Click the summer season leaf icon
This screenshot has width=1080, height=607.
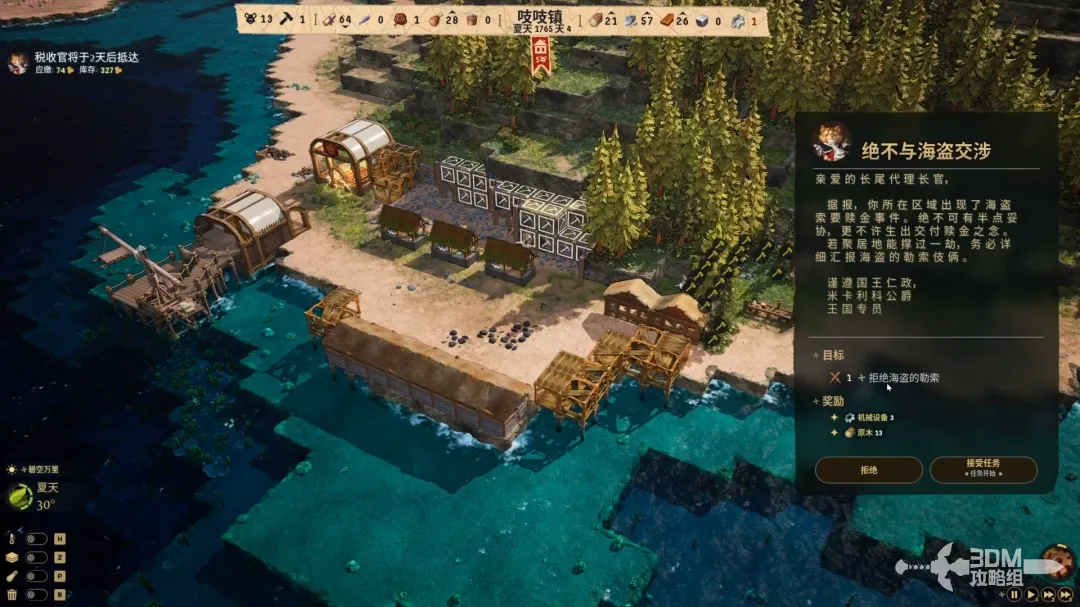coord(21,496)
